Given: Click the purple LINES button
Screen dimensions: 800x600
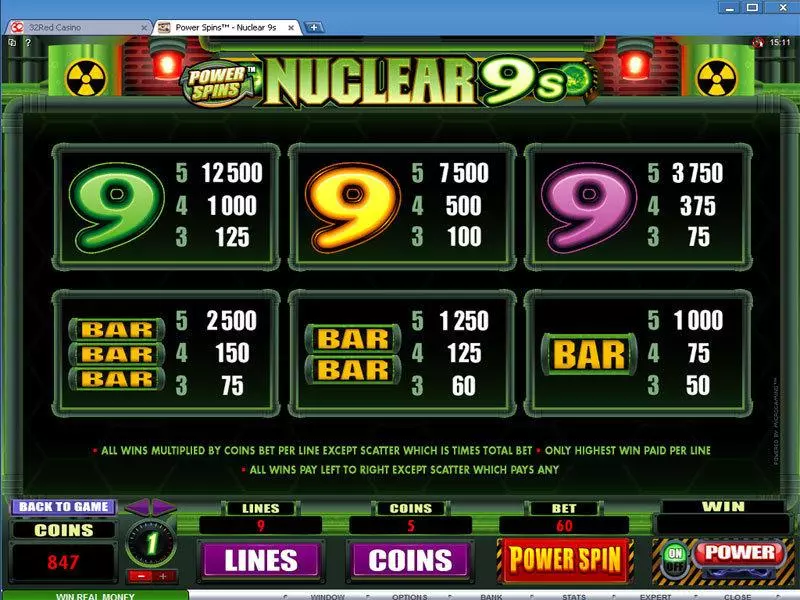Looking at the screenshot, I should click(261, 560).
